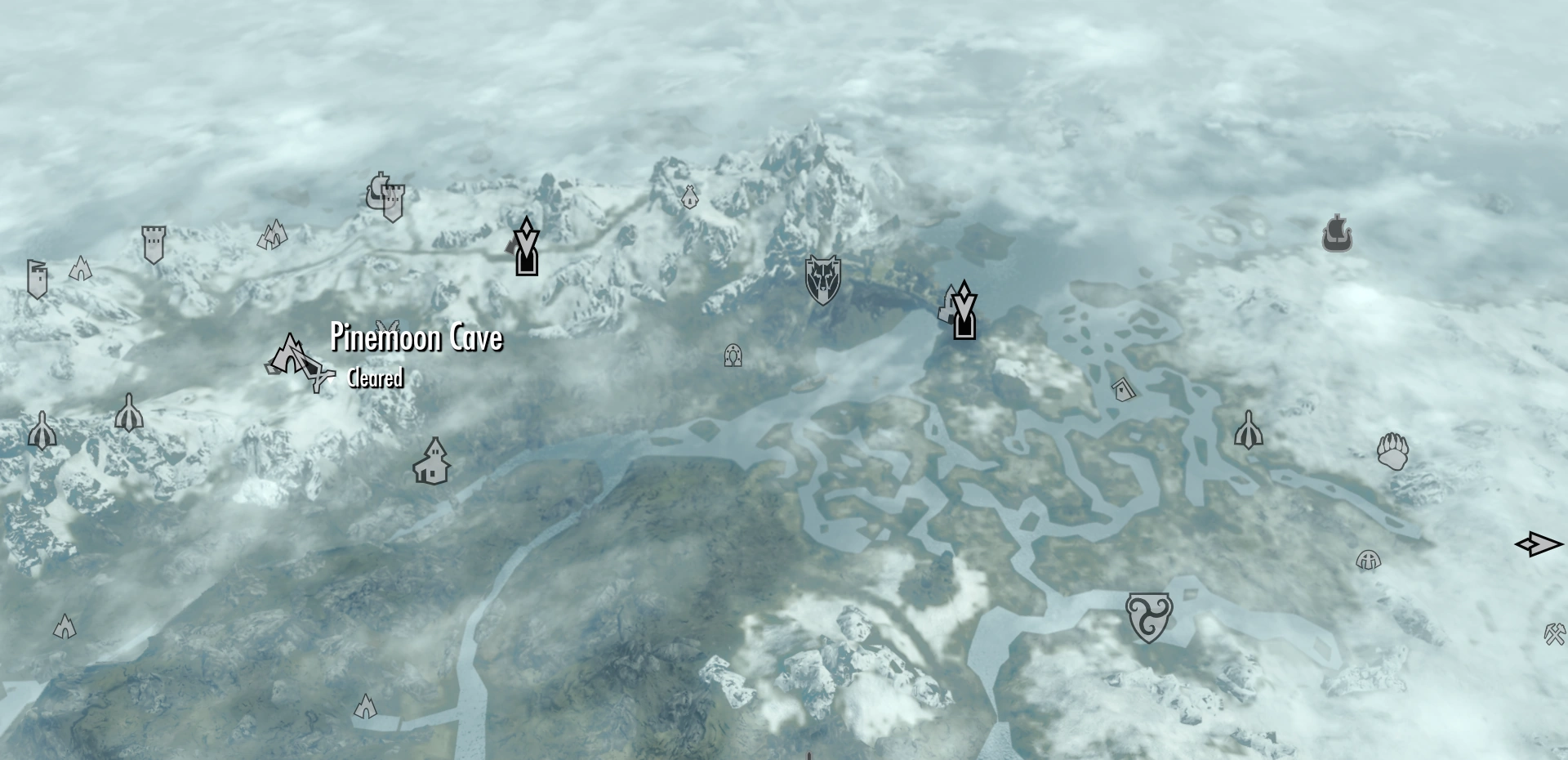
Task: Select the crossed pickaxes mine marker
Action: (x=1554, y=633)
